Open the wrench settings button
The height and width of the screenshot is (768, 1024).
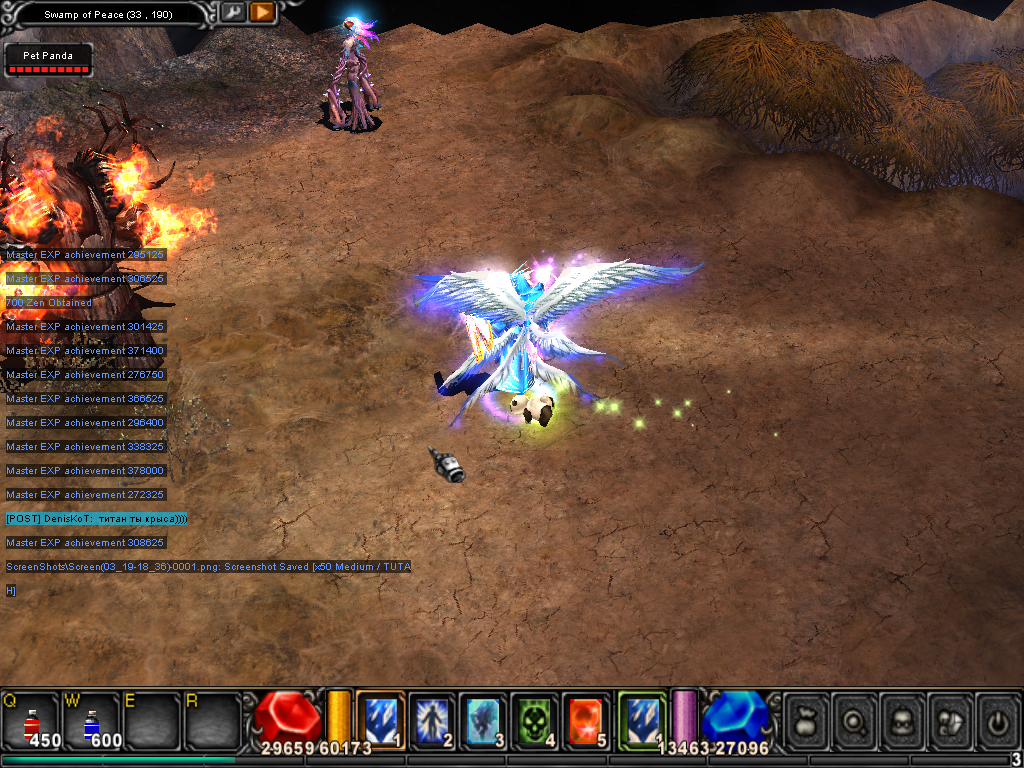click(233, 13)
